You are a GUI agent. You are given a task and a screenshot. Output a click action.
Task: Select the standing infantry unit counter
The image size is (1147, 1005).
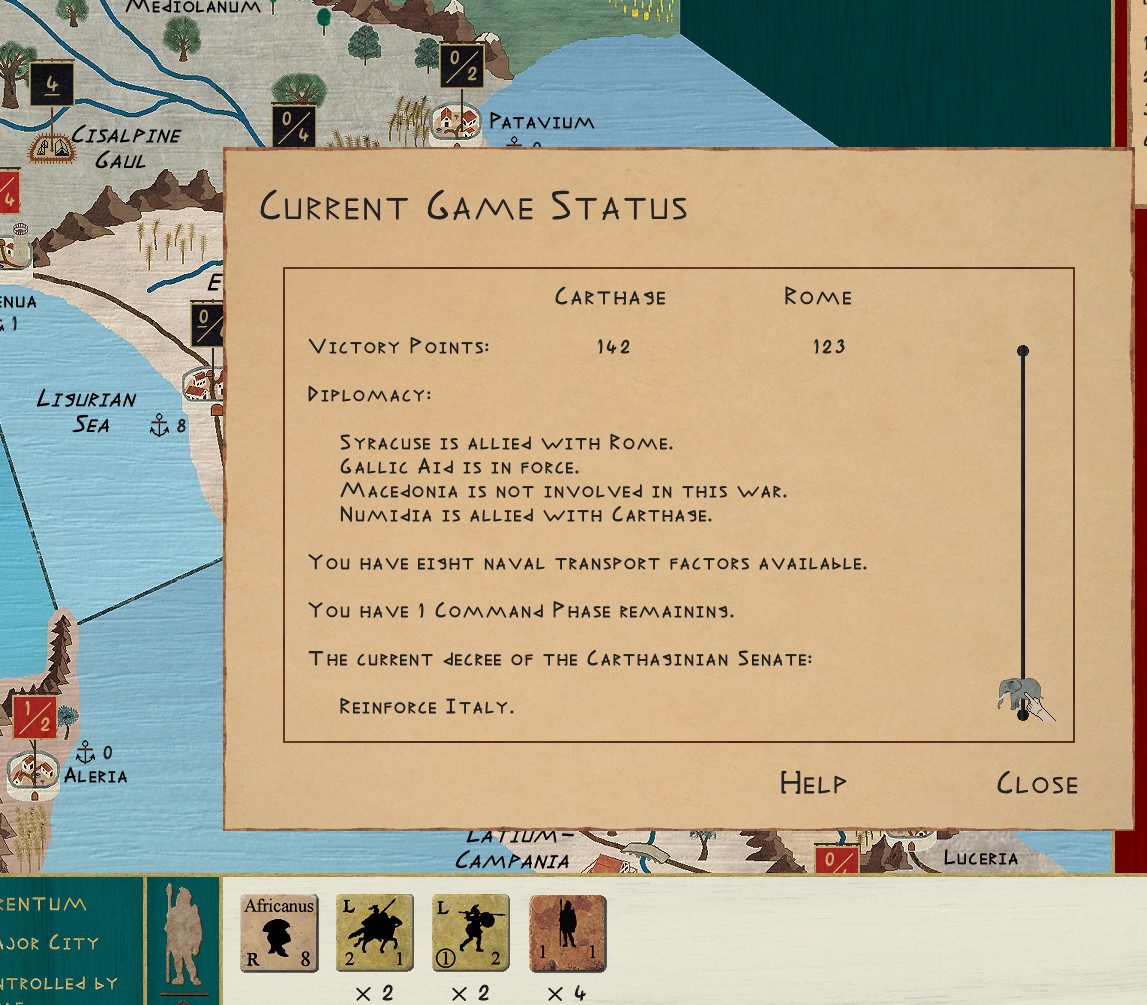[567, 933]
